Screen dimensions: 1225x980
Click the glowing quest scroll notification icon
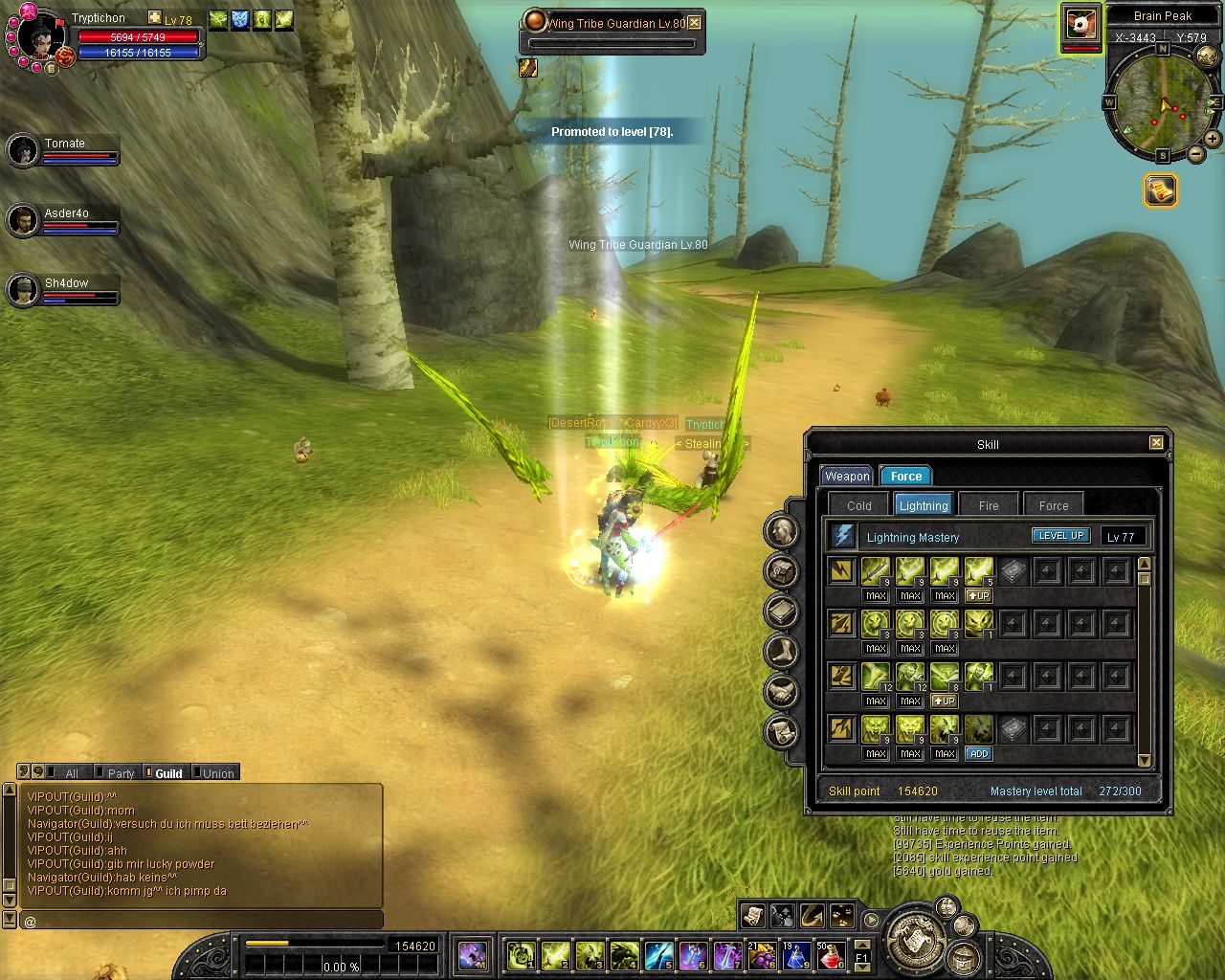click(1161, 190)
